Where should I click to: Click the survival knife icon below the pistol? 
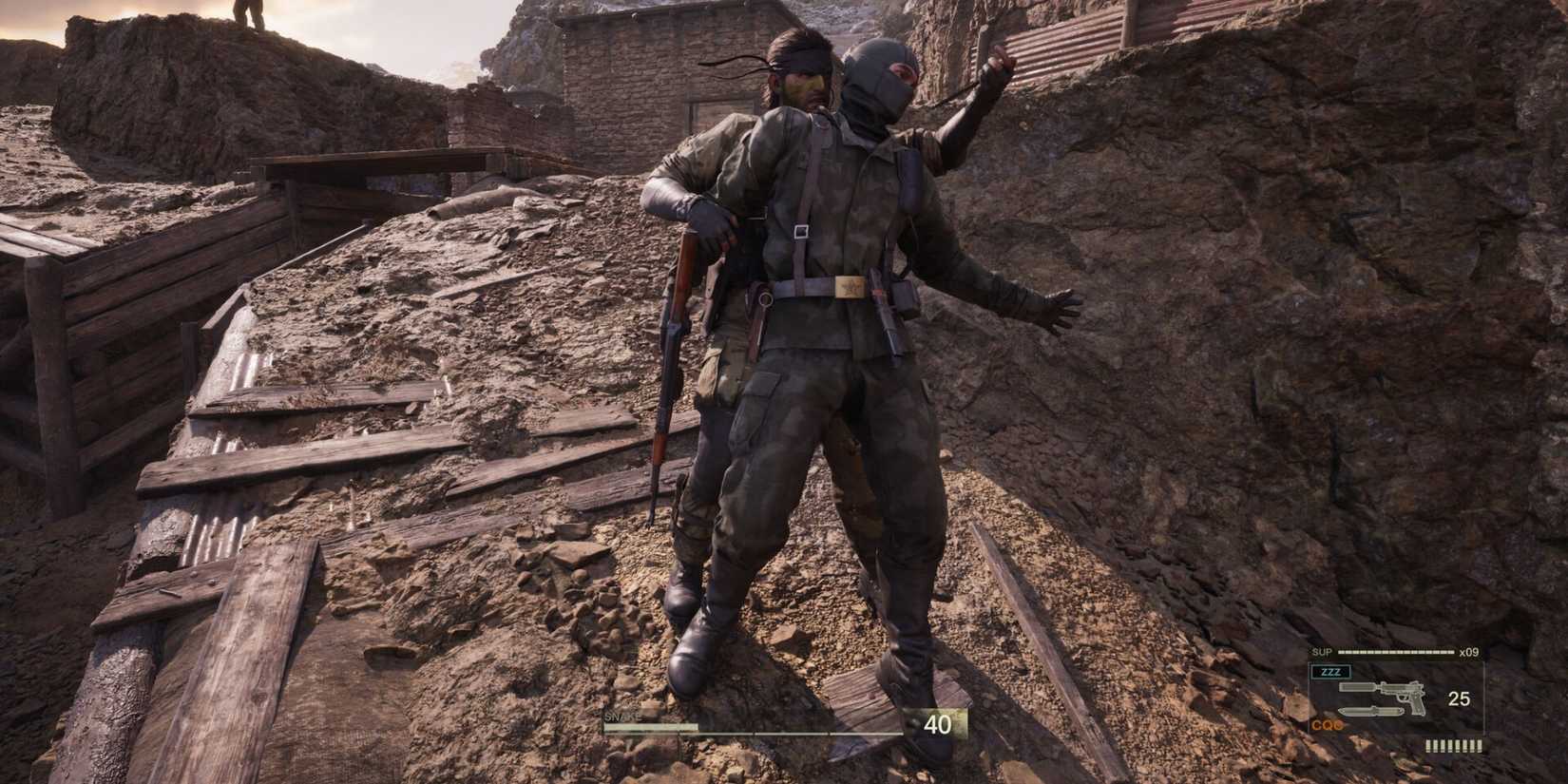(1371, 711)
